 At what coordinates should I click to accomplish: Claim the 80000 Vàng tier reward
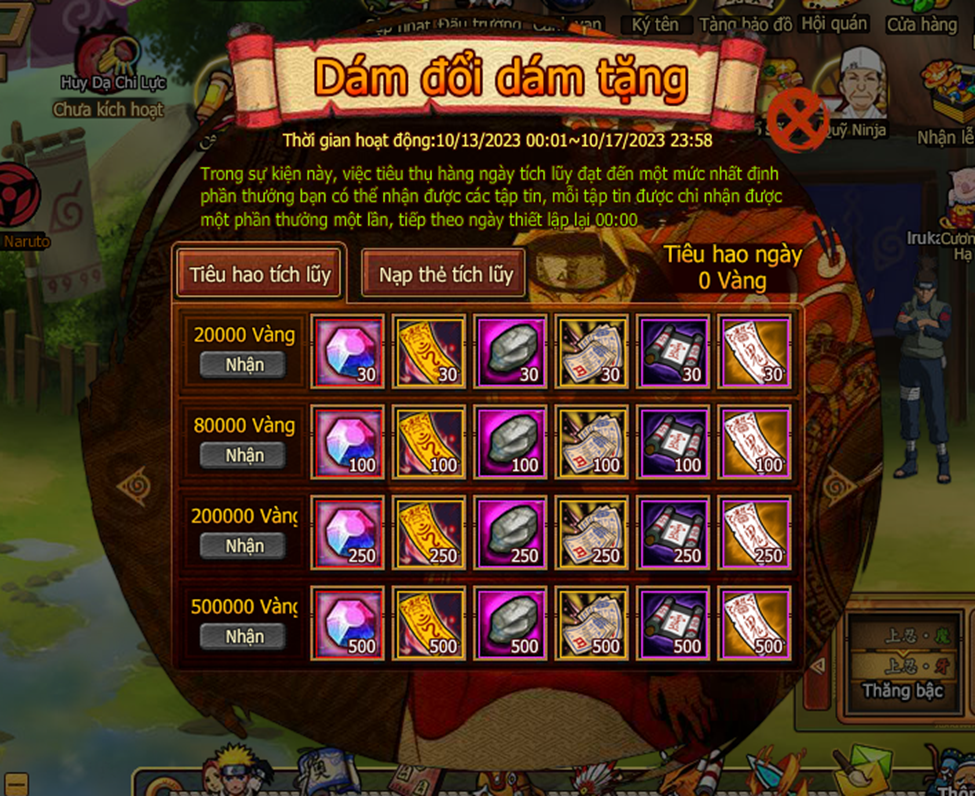click(x=243, y=456)
